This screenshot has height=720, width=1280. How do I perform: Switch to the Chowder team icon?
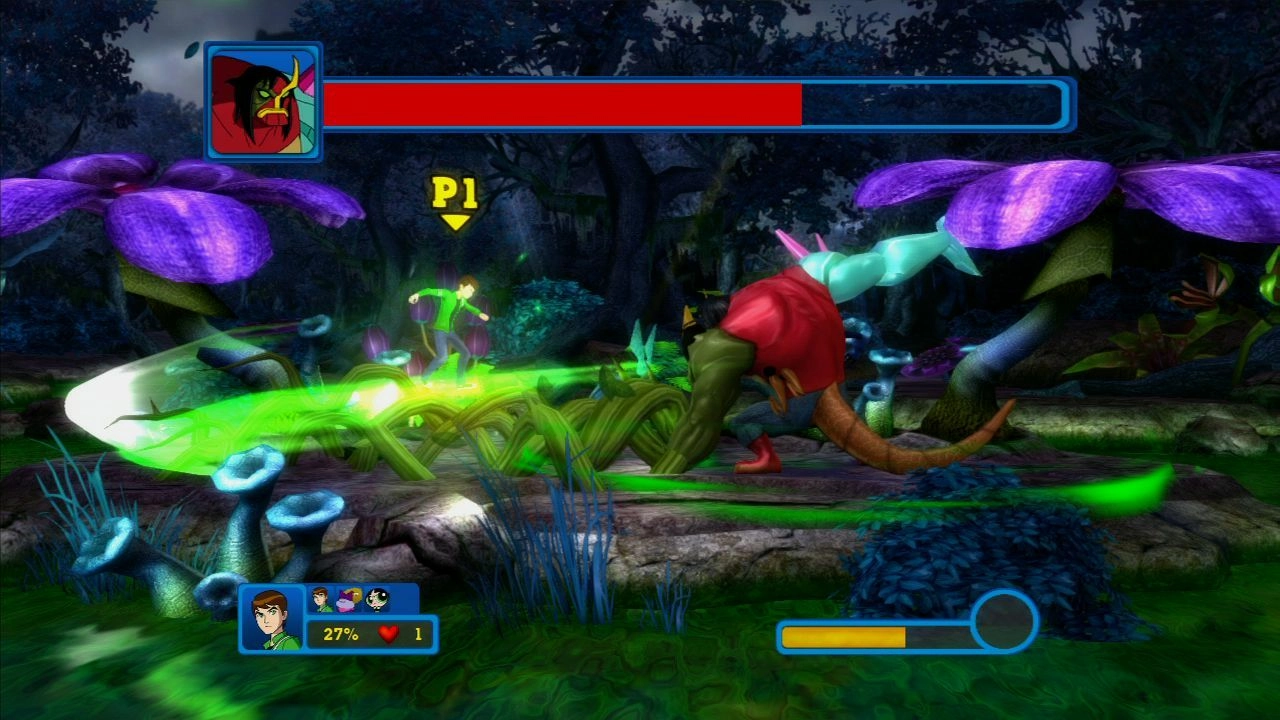point(350,599)
